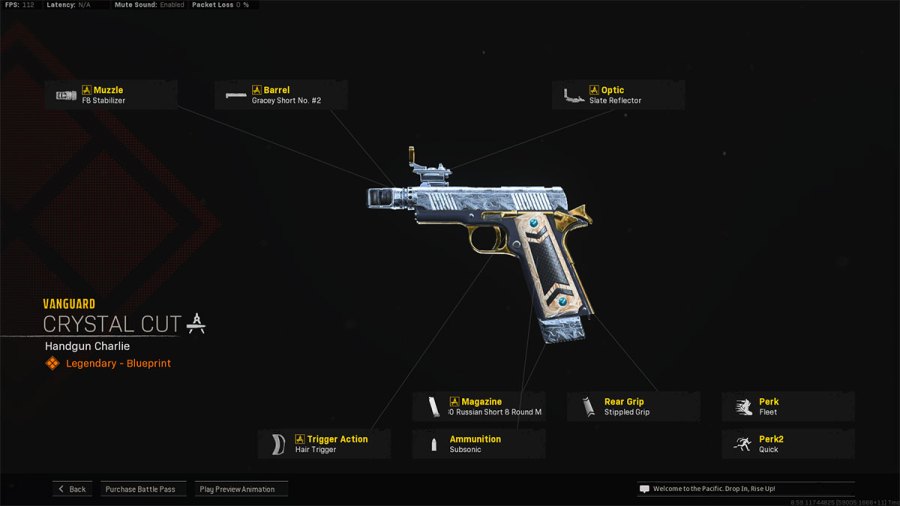This screenshot has height=506, width=900.
Task: Select the Muzzle attachment slot
Action: 111,95
